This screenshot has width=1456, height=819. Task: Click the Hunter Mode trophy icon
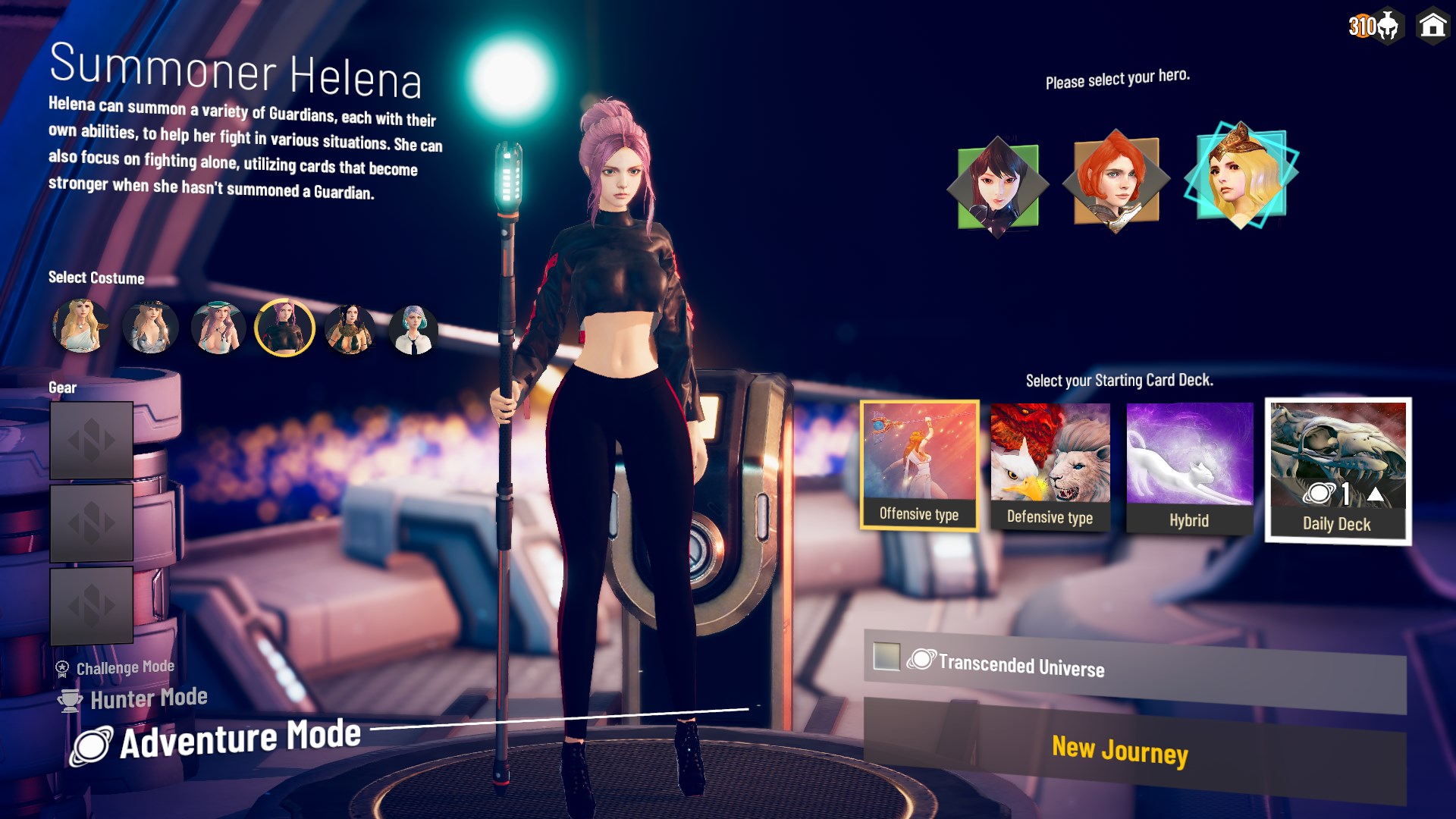tap(69, 698)
